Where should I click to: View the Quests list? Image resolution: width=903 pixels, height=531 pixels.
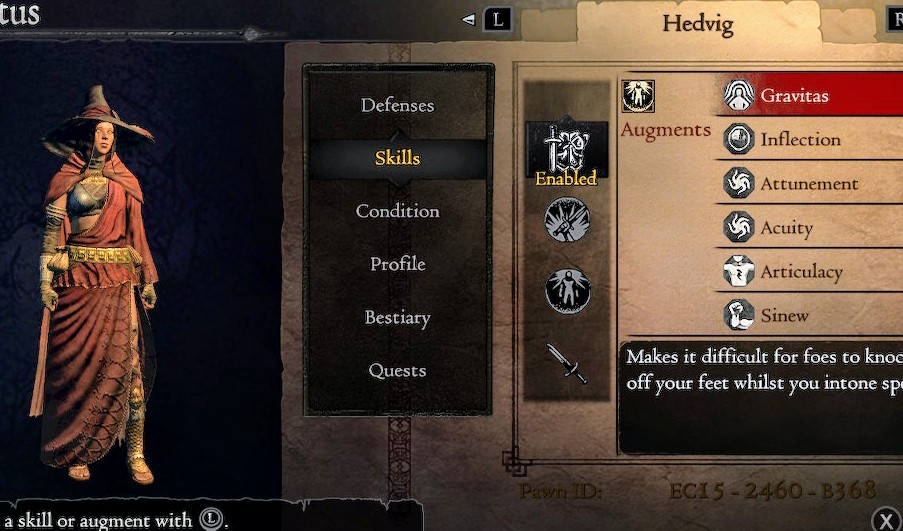pos(397,371)
